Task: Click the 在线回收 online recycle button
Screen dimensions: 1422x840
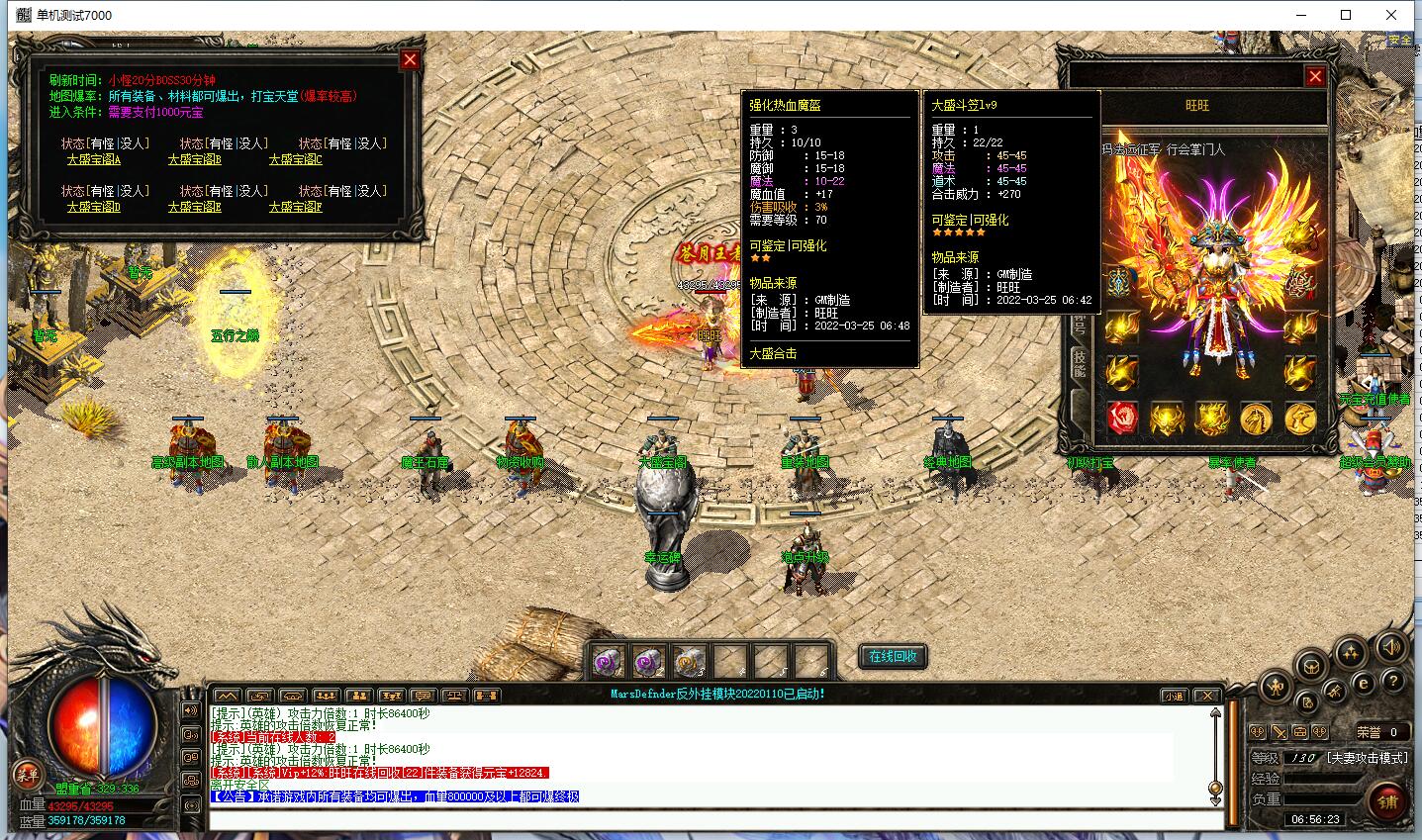Action: tap(893, 656)
